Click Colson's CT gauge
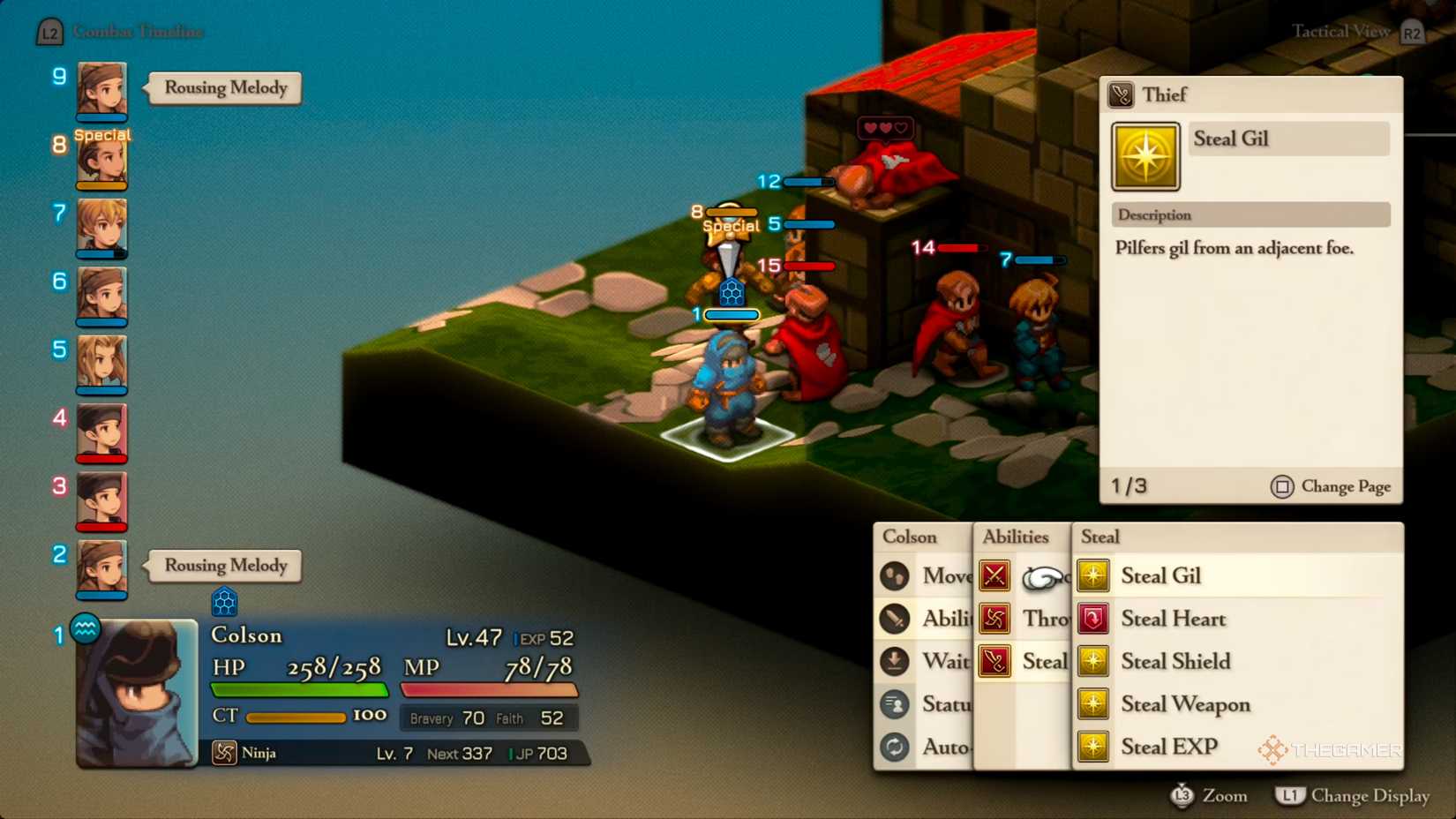The height and width of the screenshot is (819, 1456). pos(296,717)
